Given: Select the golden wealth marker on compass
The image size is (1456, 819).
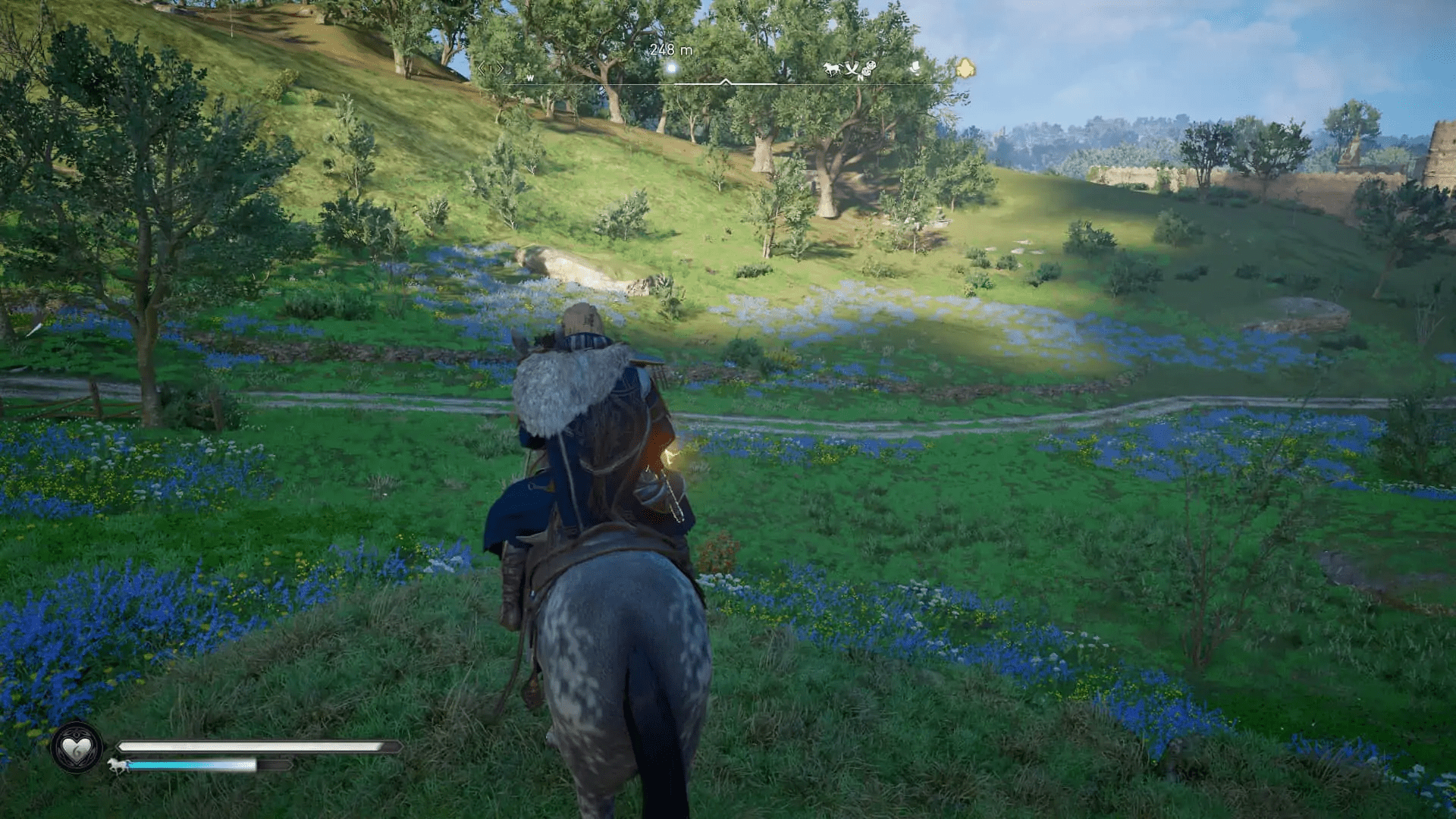Looking at the screenshot, I should click(965, 68).
